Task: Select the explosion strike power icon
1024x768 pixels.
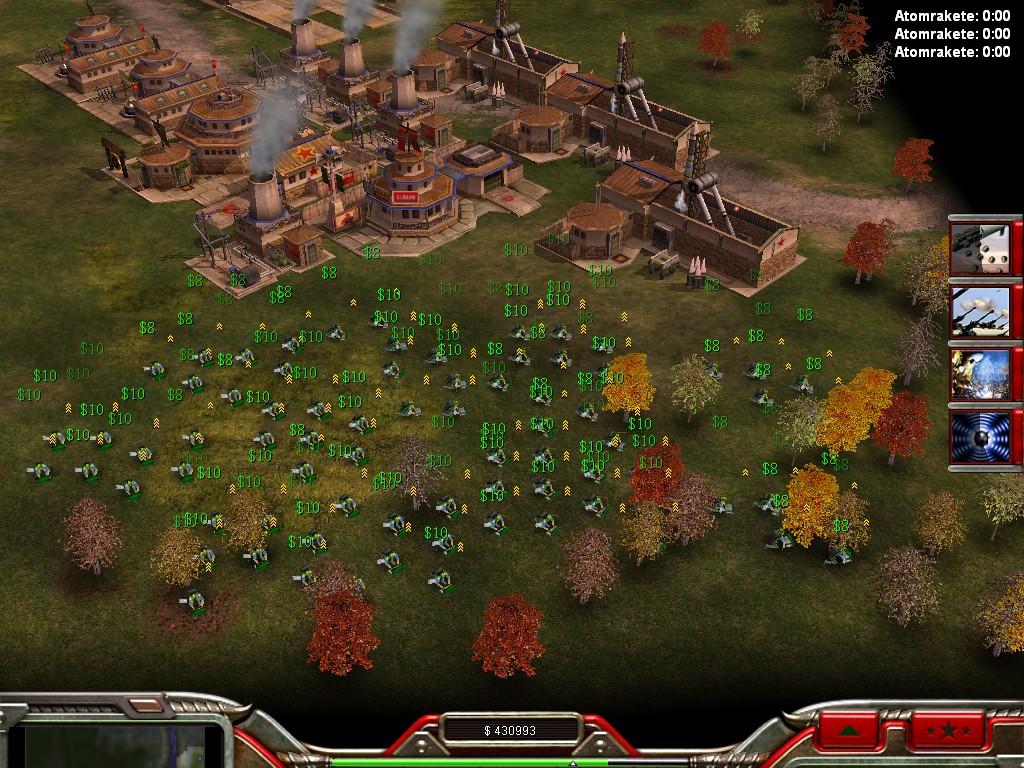Action: [980, 374]
